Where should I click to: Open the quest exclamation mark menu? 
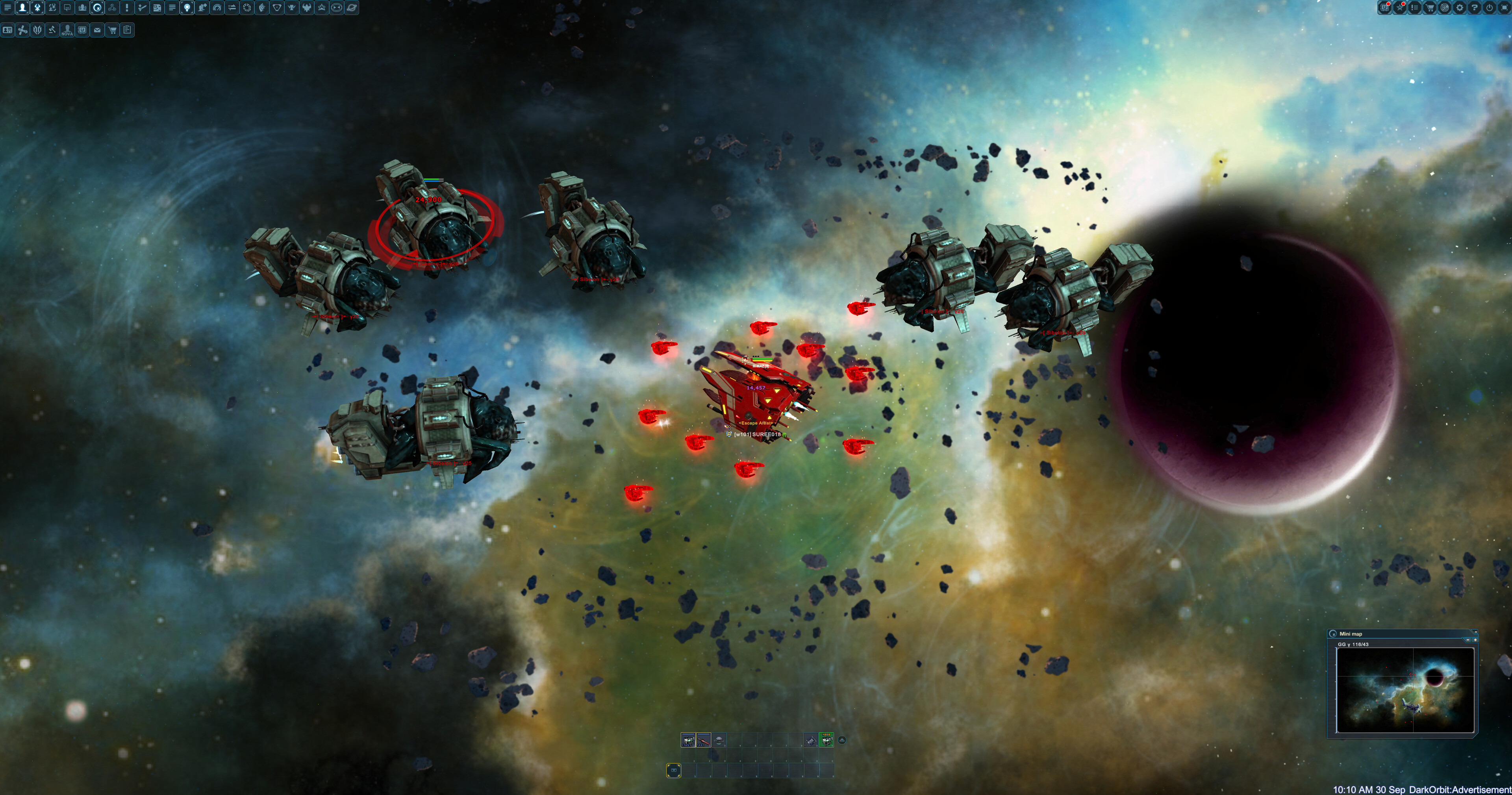pyautogui.click(x=127, y=8)
